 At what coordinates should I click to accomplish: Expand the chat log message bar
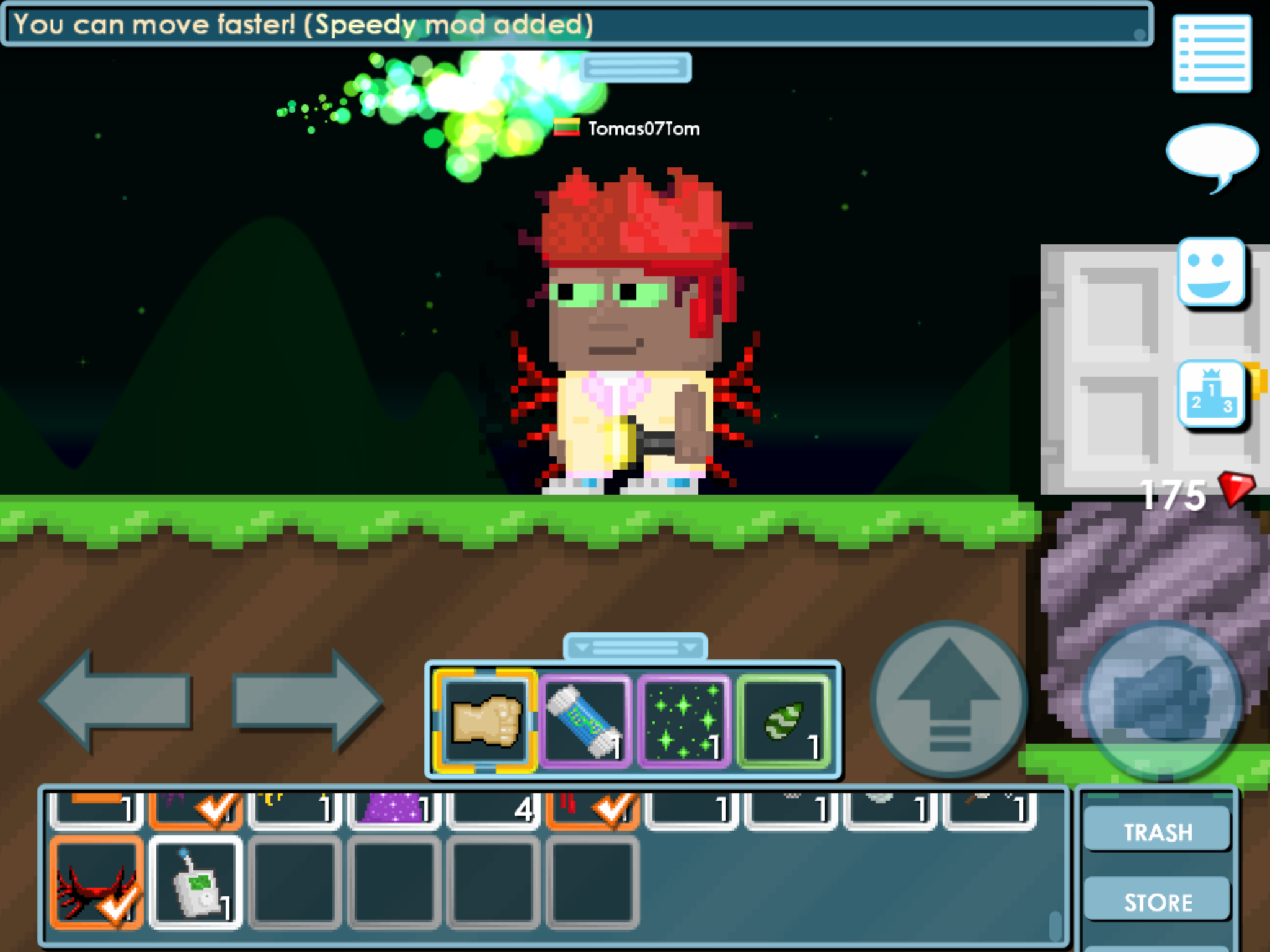pyautogui.click(x=636, y=67)
